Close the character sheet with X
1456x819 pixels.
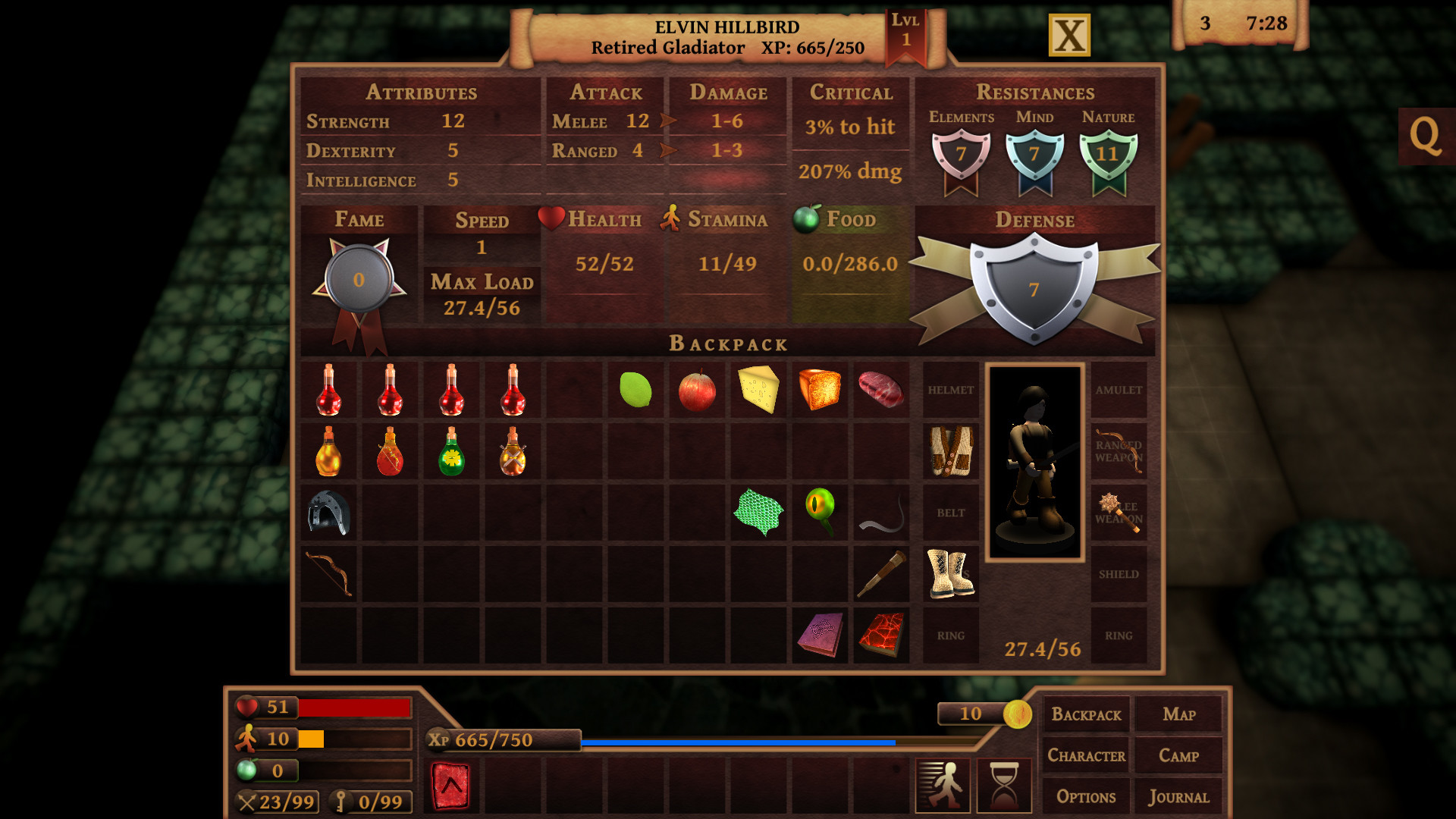pos(1069,36)
